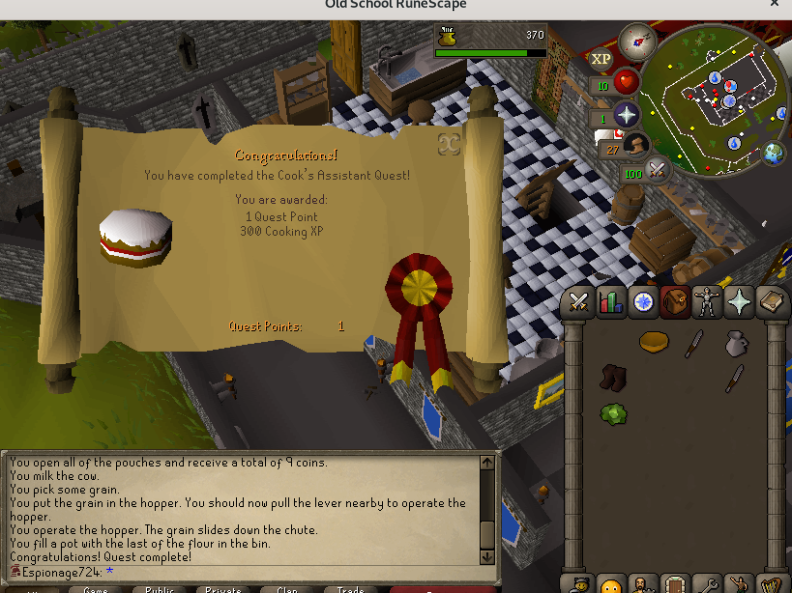
Task: Select the leather boots in inventory
Action: coord(612,377)
